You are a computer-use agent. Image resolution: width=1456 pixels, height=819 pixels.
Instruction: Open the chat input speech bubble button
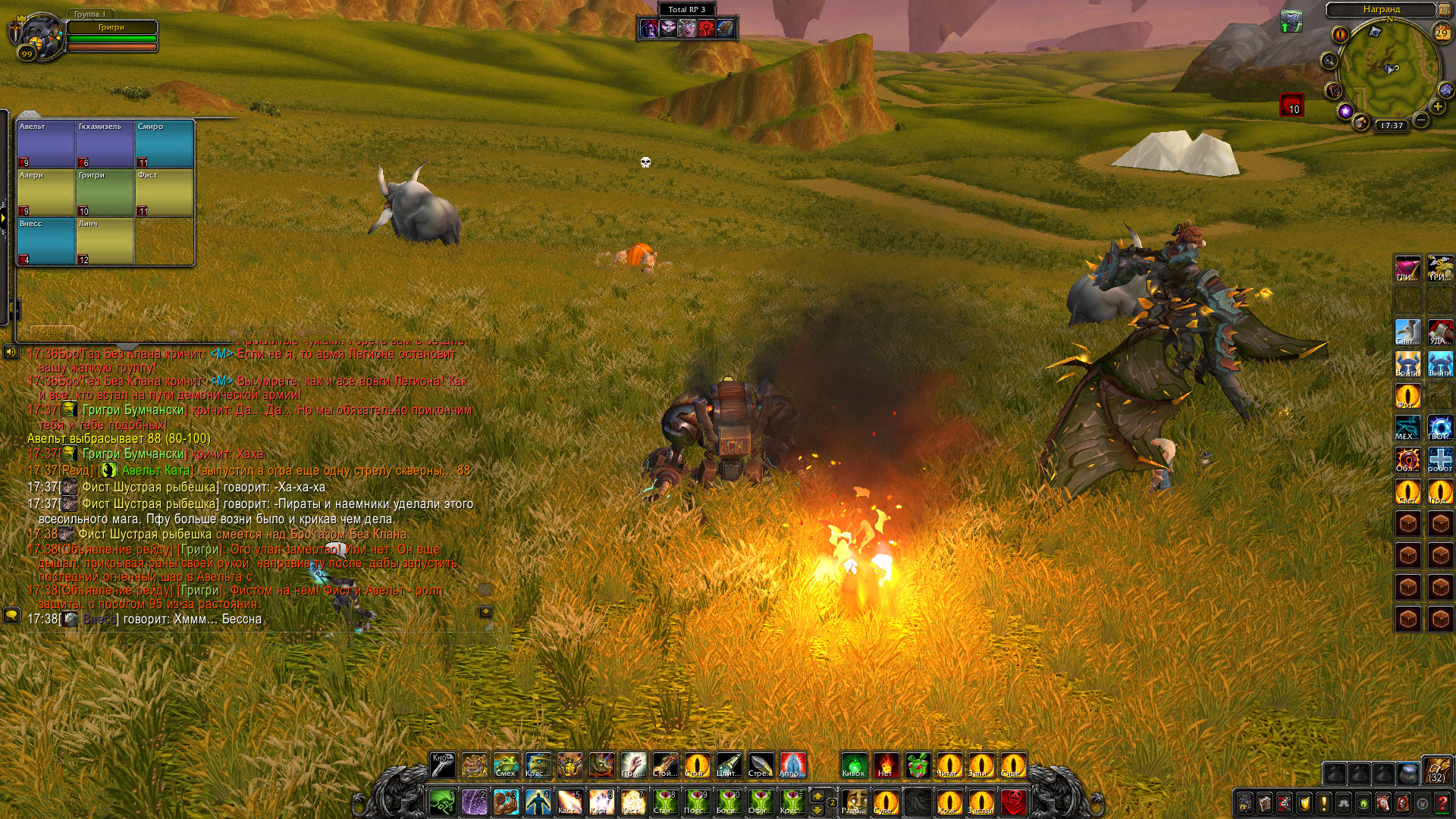point(11,614)
